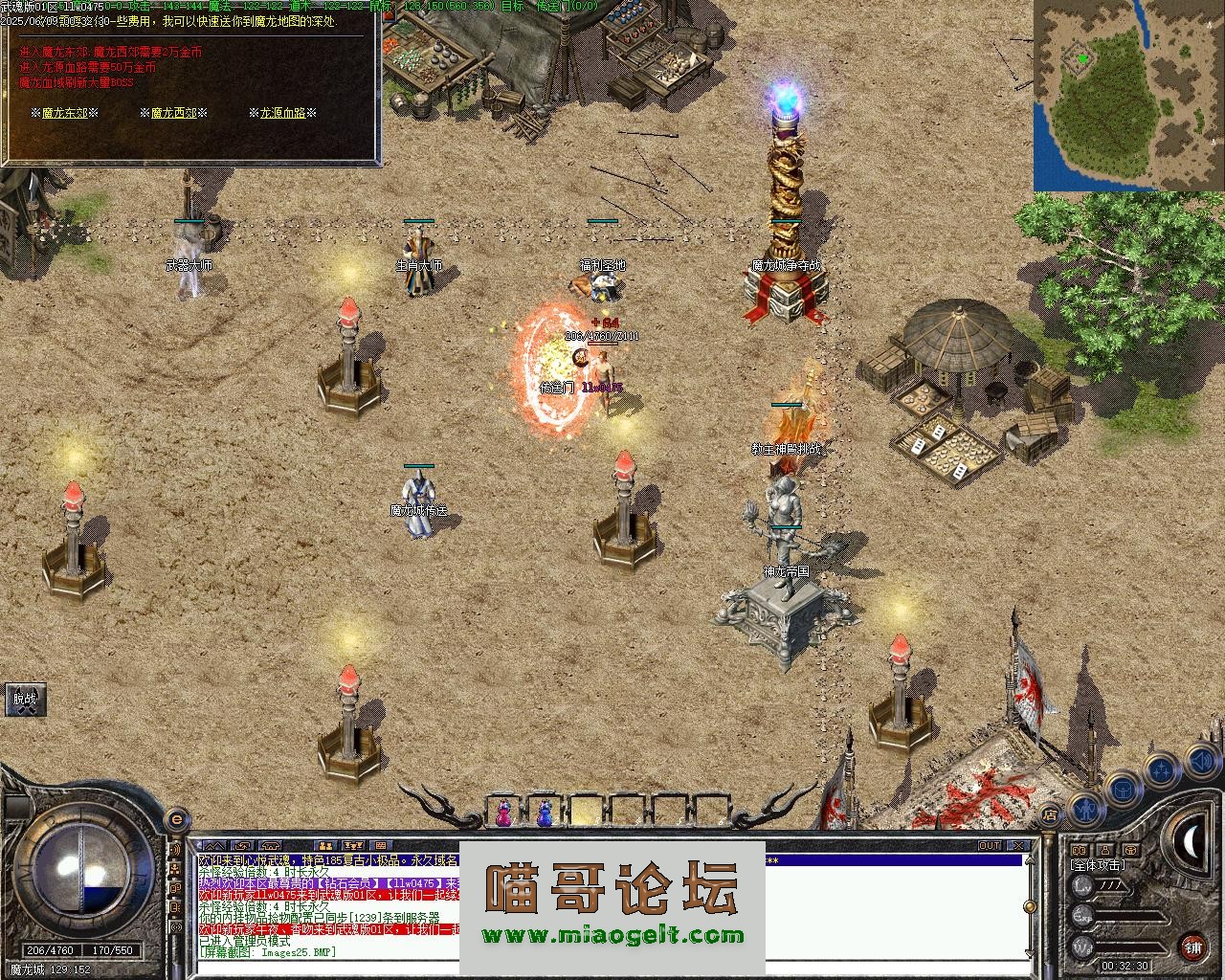Close the game with the X button
The image size is (1225, 980).
pyautogui.click(x=1018, y=846)
